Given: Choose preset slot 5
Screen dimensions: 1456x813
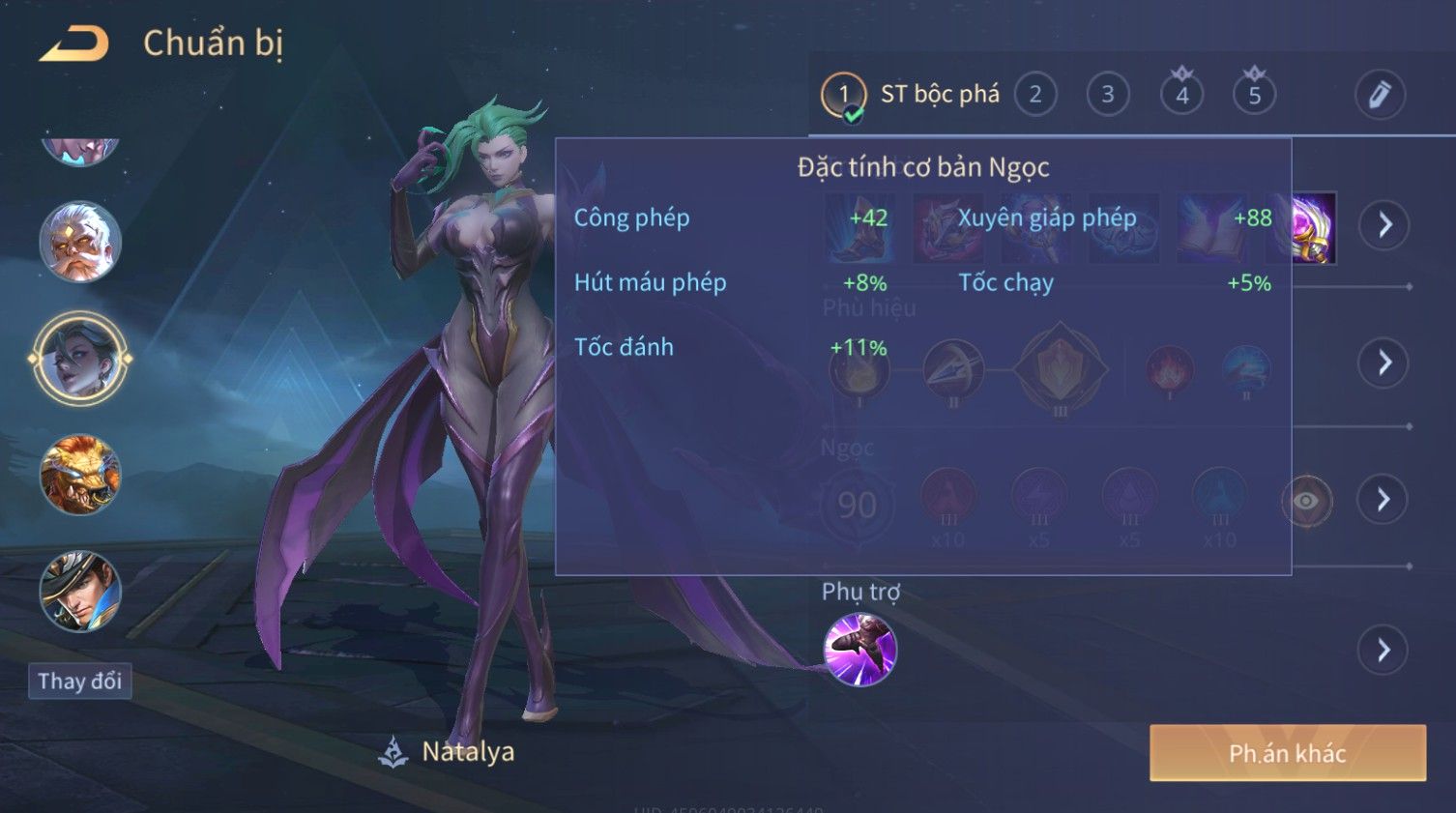Looking at the screenshot, I should click(x=1254, y=95).
